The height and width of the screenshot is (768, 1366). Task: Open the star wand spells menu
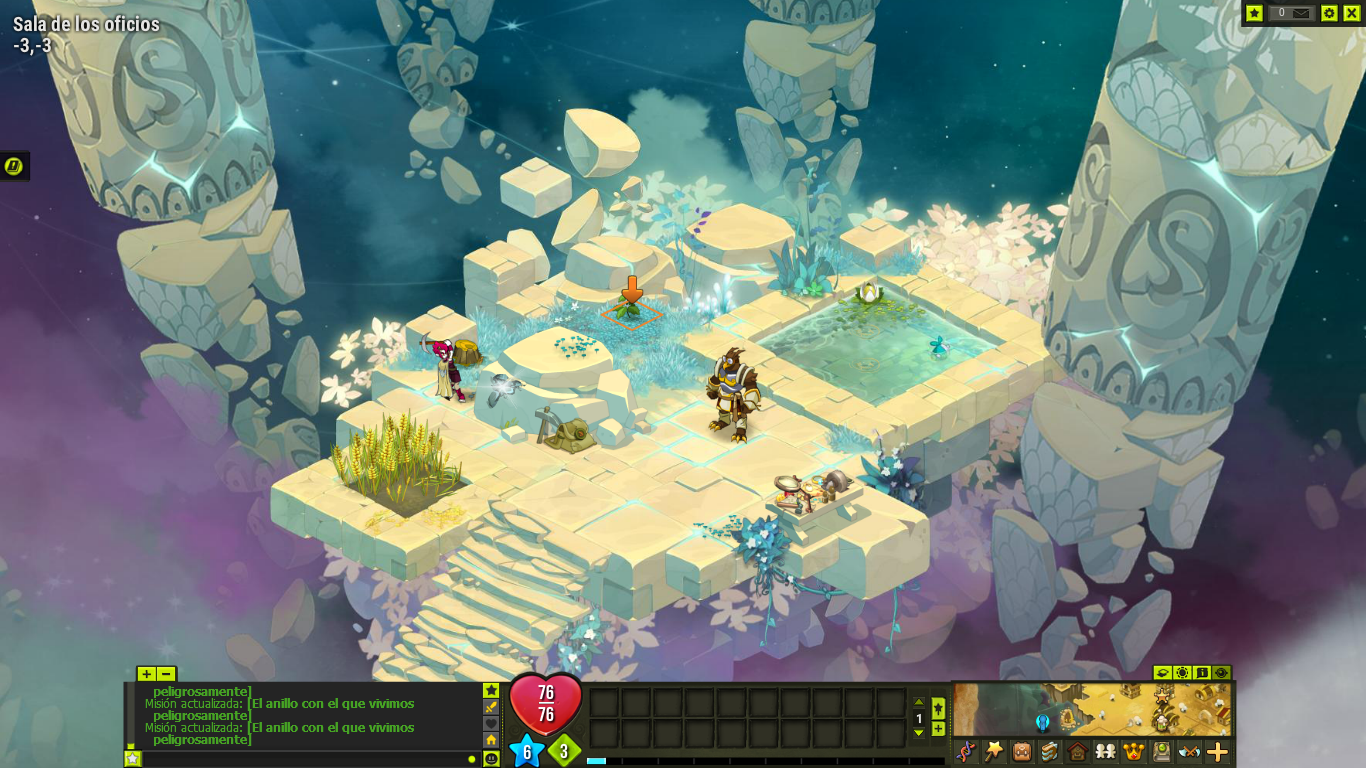993,752
